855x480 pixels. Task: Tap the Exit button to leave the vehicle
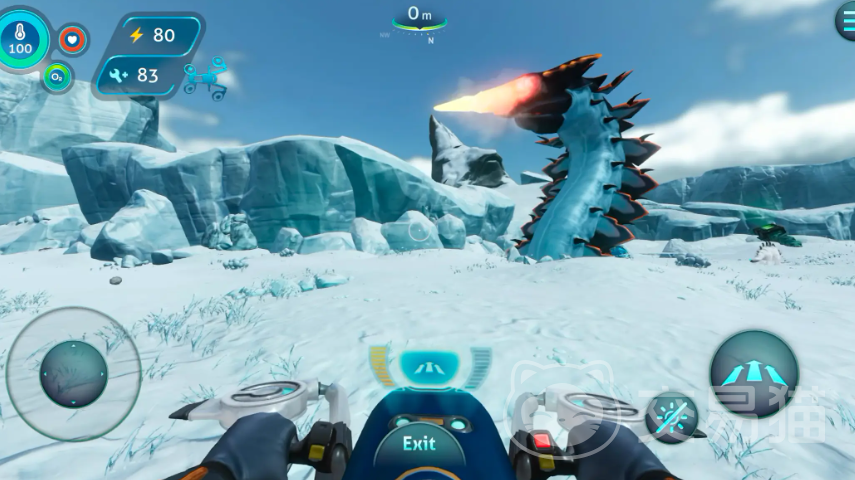tap(419, 444)
